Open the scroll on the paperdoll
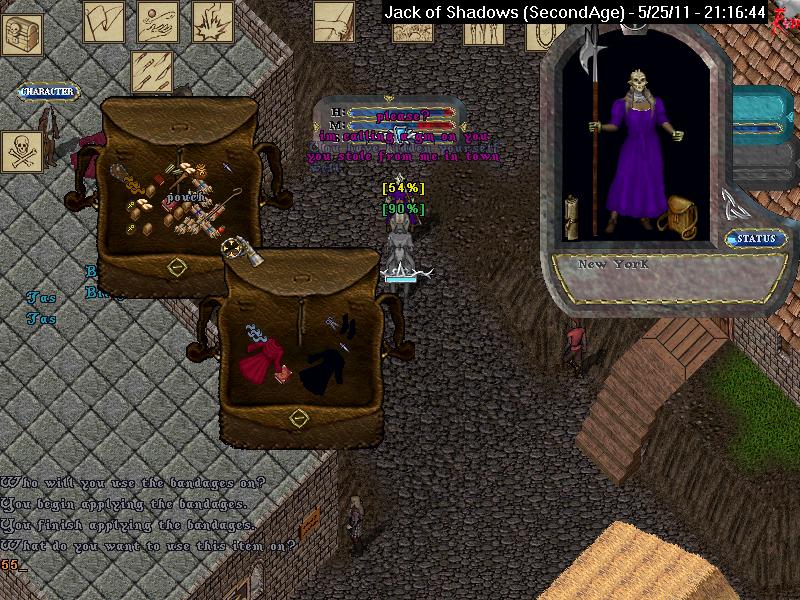The image size is (800, 600). (573, 216)
